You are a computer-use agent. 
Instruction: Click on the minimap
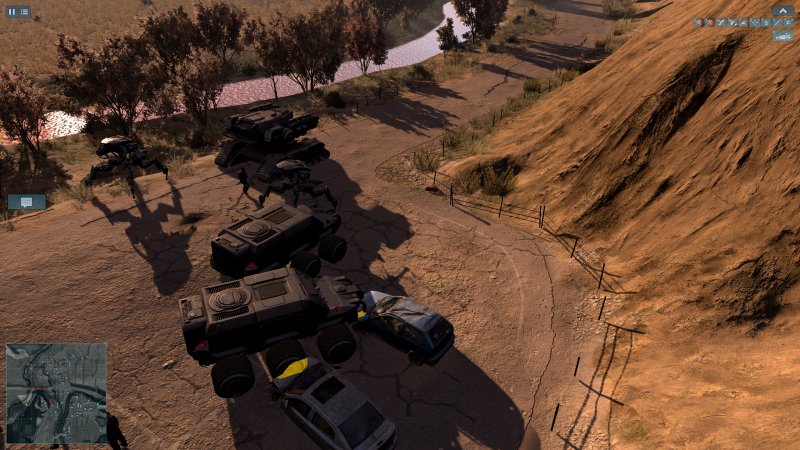click(x=56, y=393)
